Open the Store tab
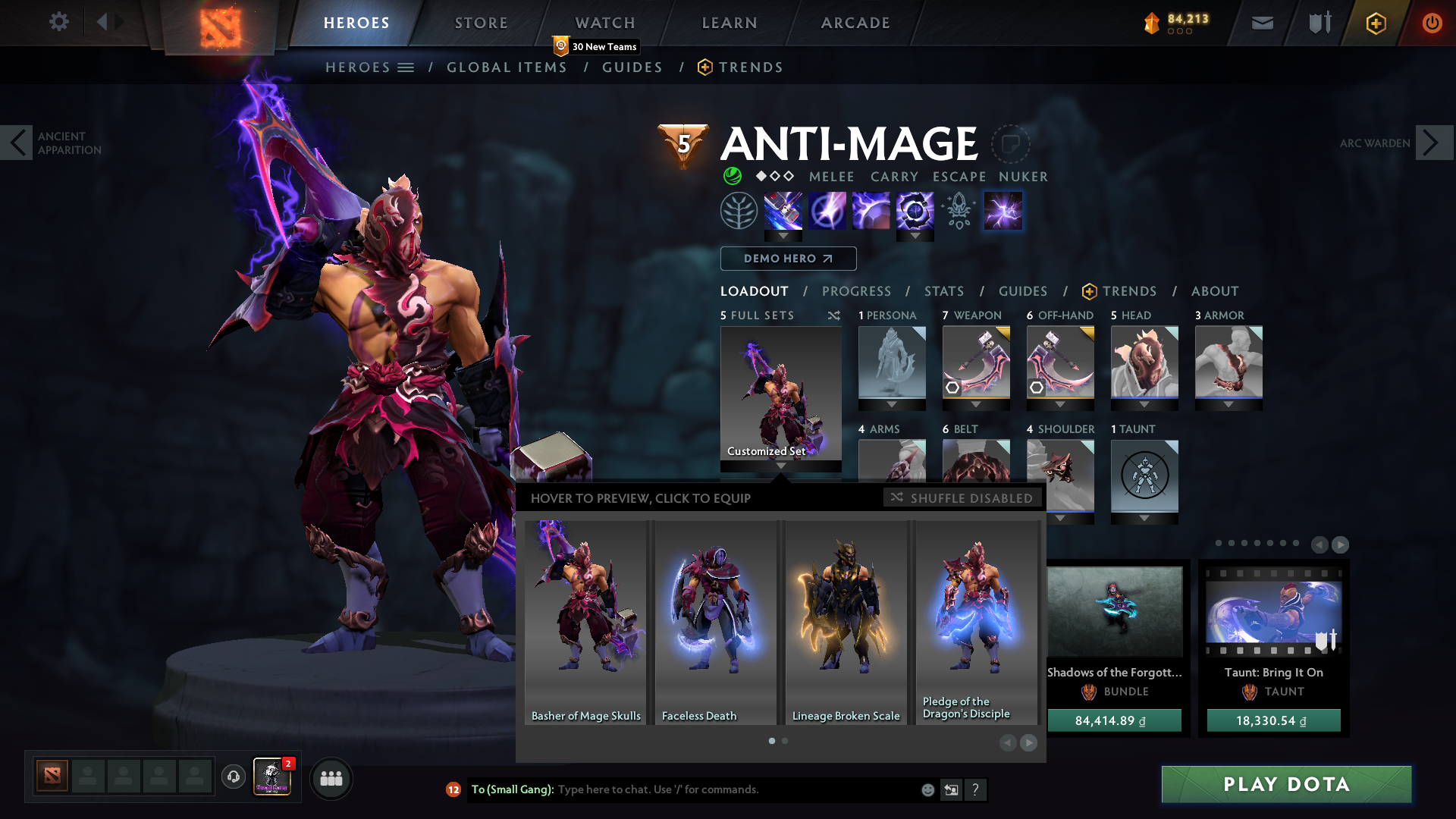This screenshot has height=819, width=1456. [x=482, y=23]
